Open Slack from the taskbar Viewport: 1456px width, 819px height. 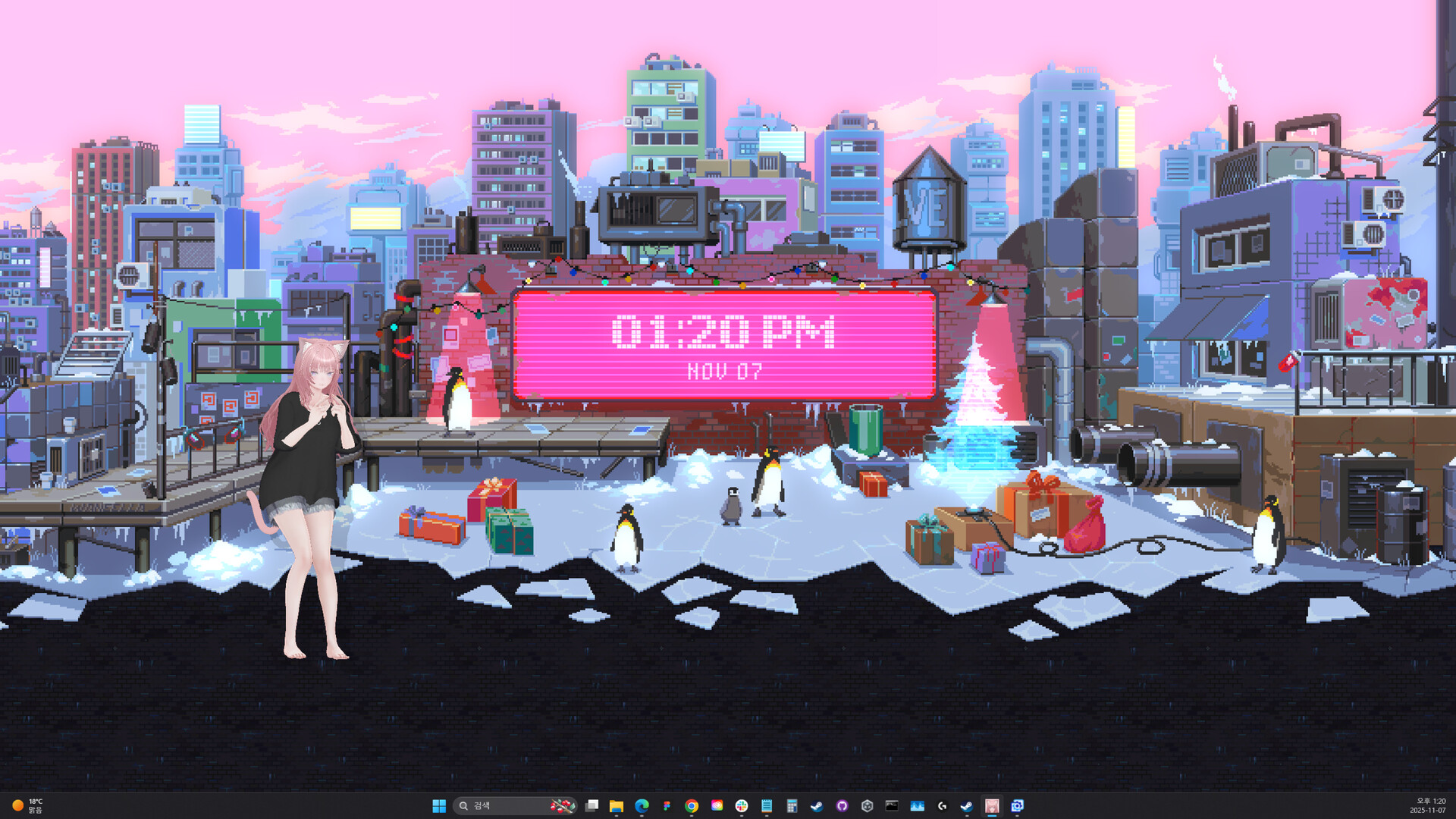pos(742,806)
